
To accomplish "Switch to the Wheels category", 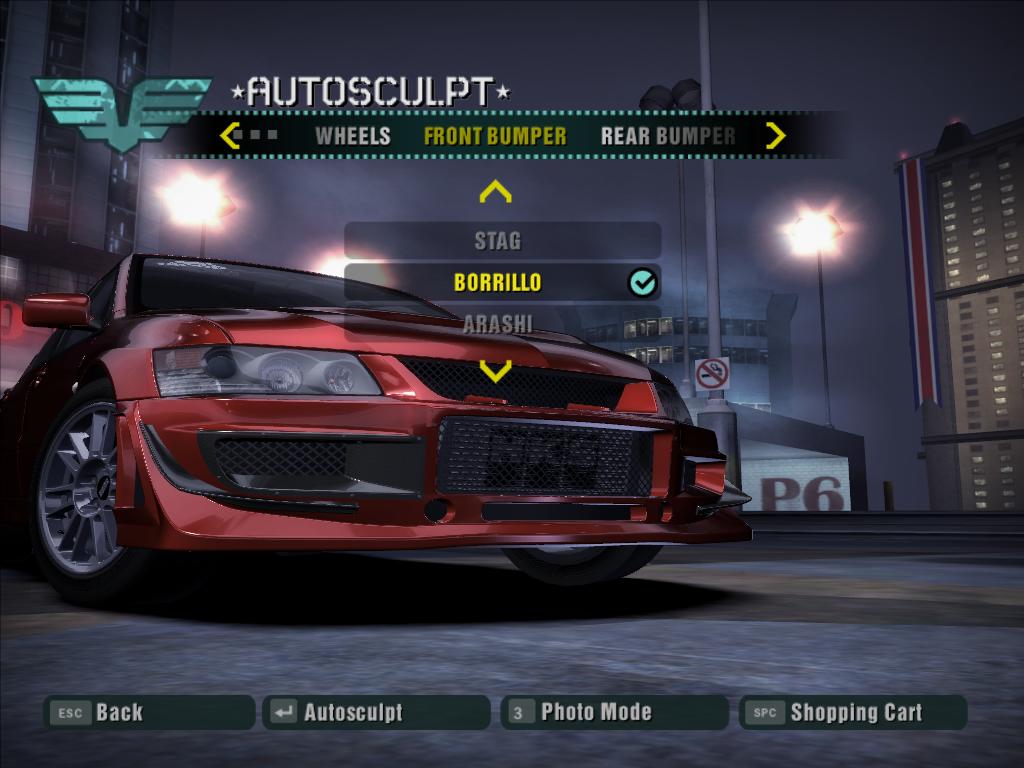I will pos(352,136).
